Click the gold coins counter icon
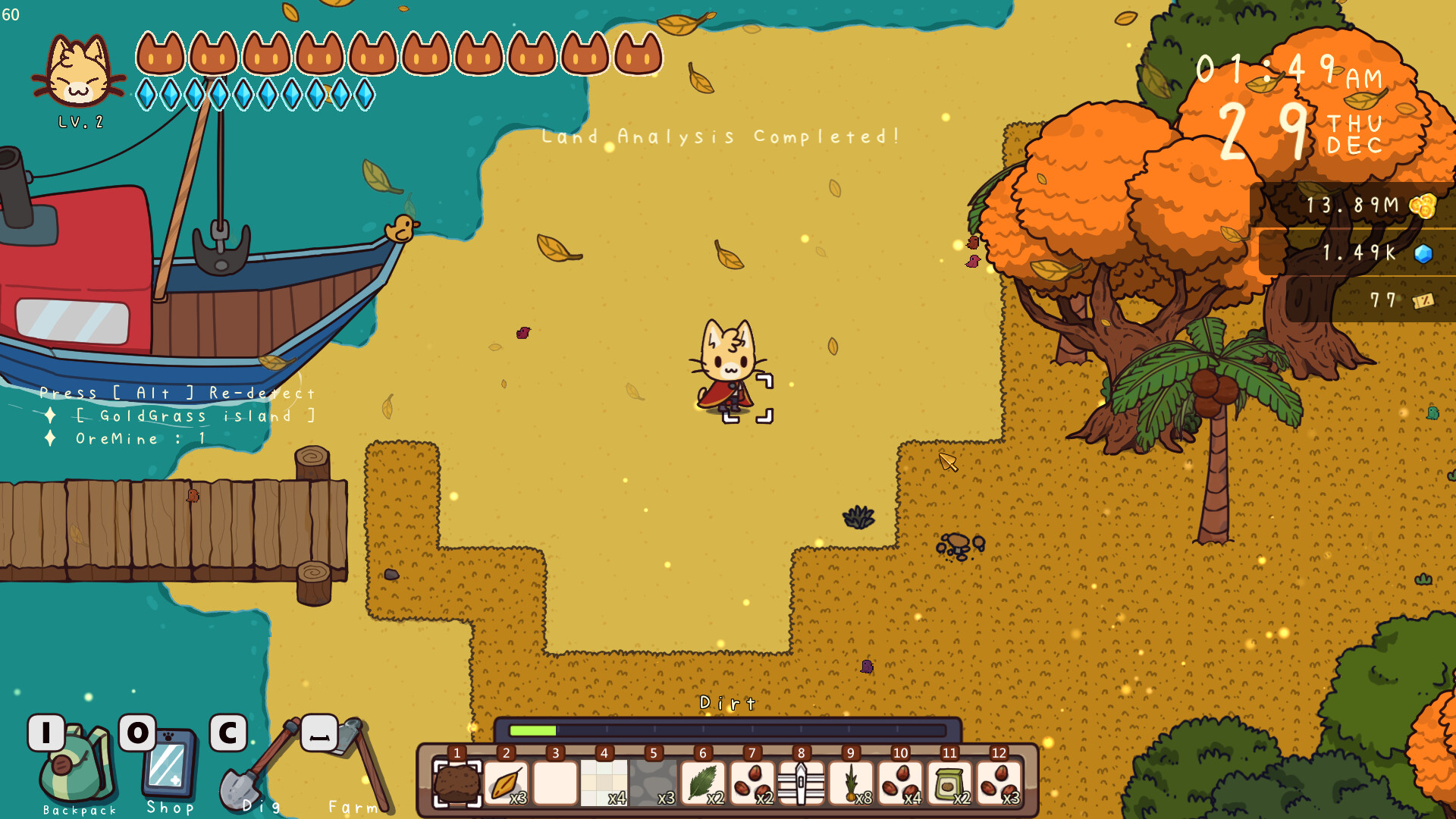This screenshot has width=1456, height=819. point(1424,205)
